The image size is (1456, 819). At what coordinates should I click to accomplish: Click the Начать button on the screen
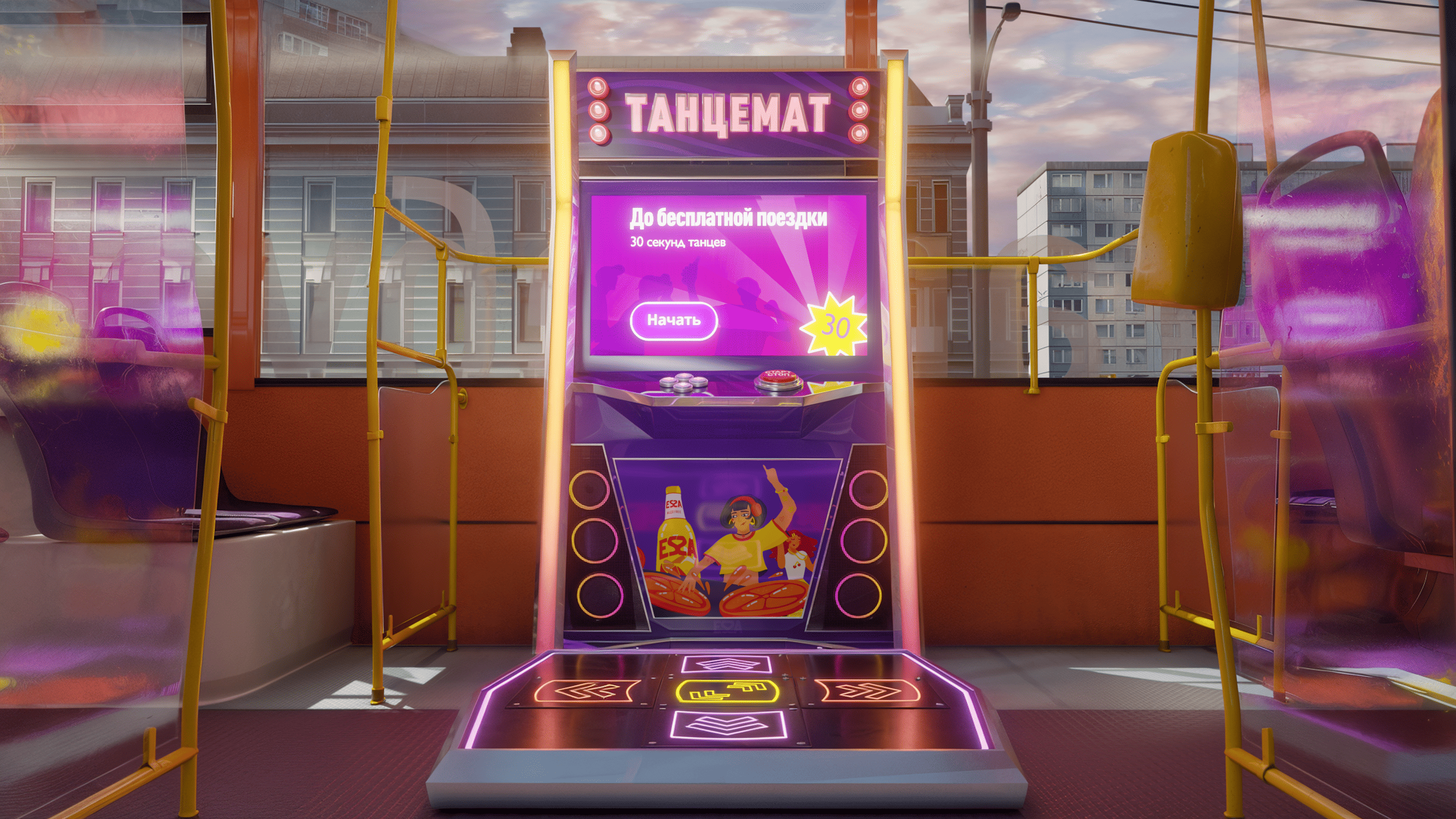[x=674, y=321]
